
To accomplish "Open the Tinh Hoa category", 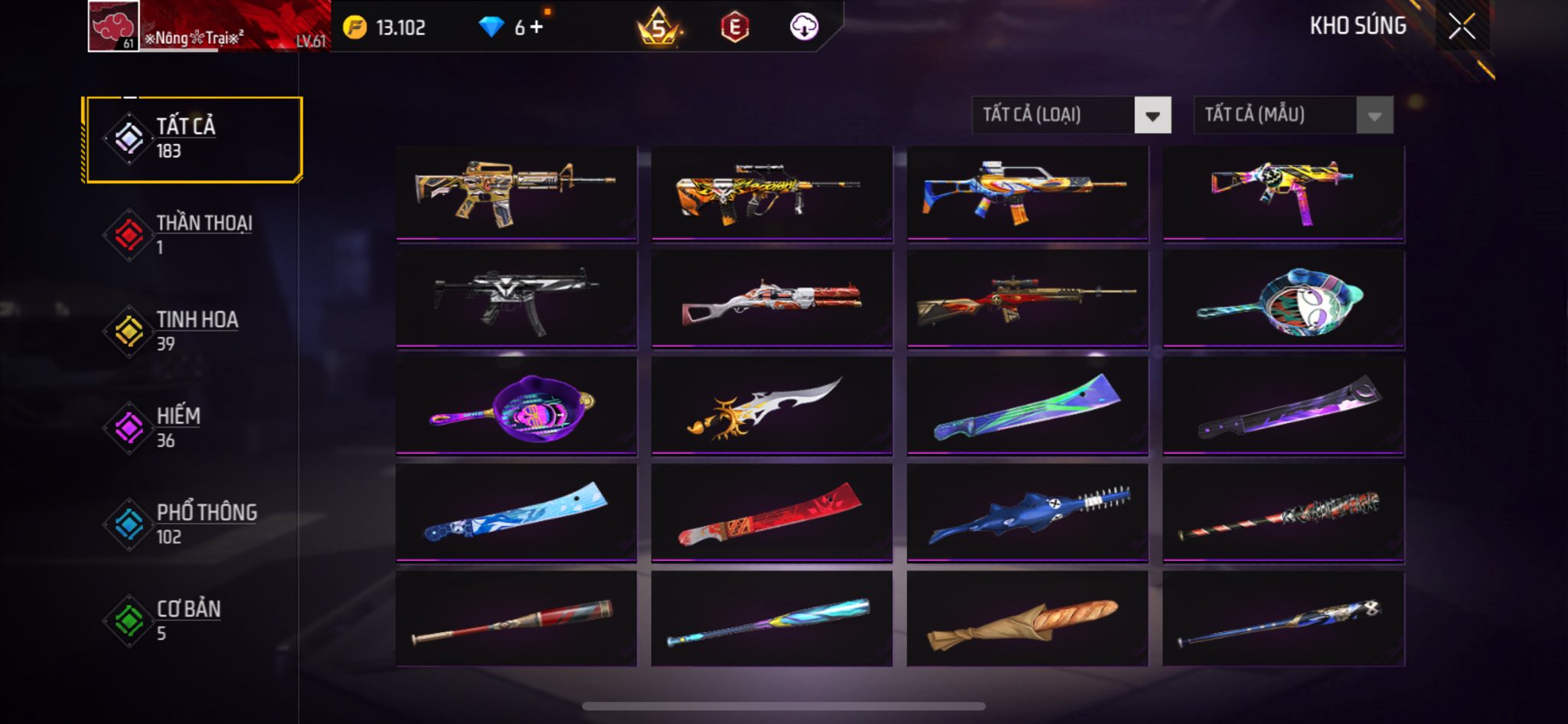I will pos(194,331).
